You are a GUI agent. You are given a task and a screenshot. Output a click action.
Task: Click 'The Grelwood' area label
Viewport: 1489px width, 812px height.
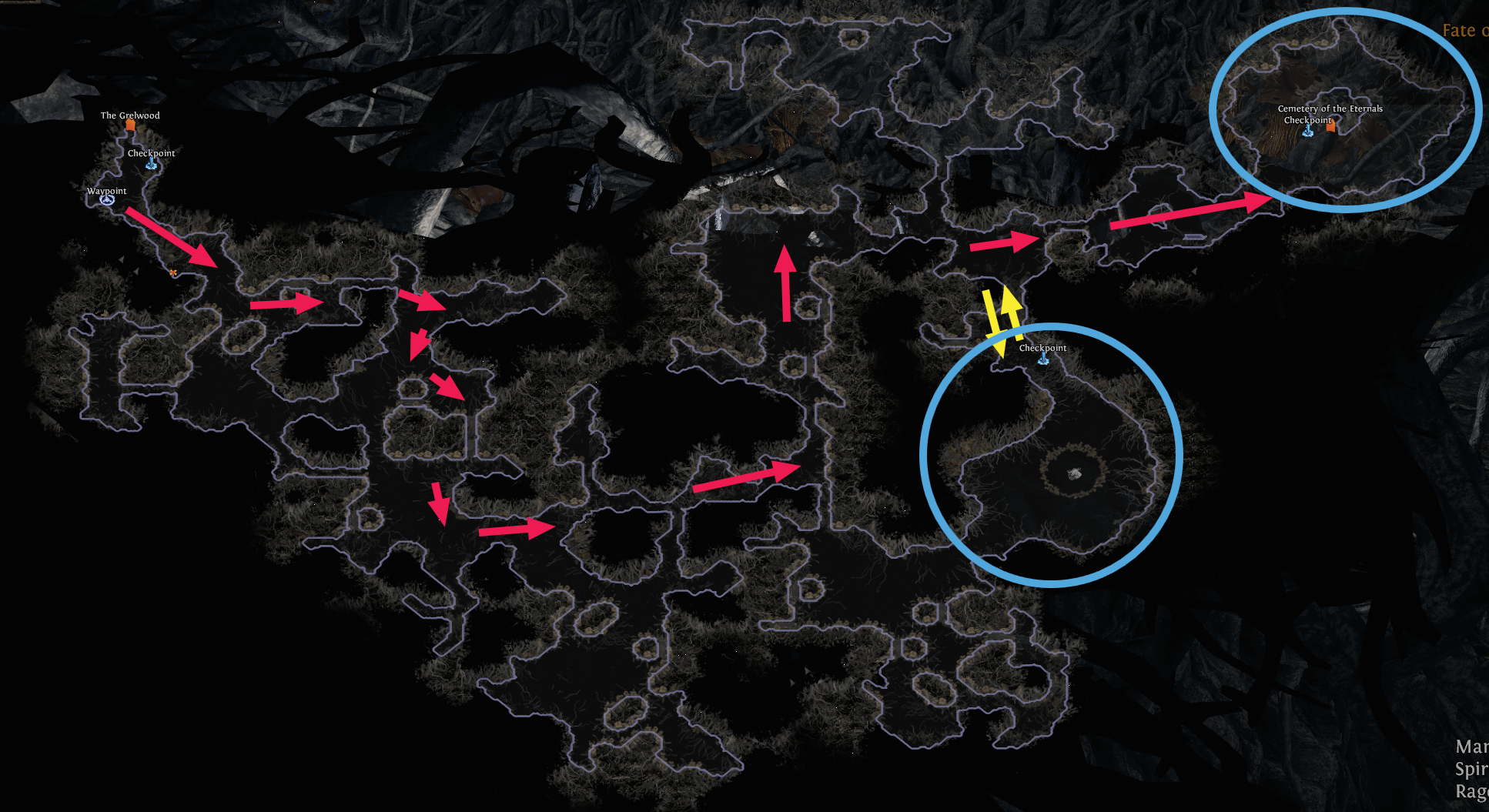pyautogui.click(x=129, y=115)
